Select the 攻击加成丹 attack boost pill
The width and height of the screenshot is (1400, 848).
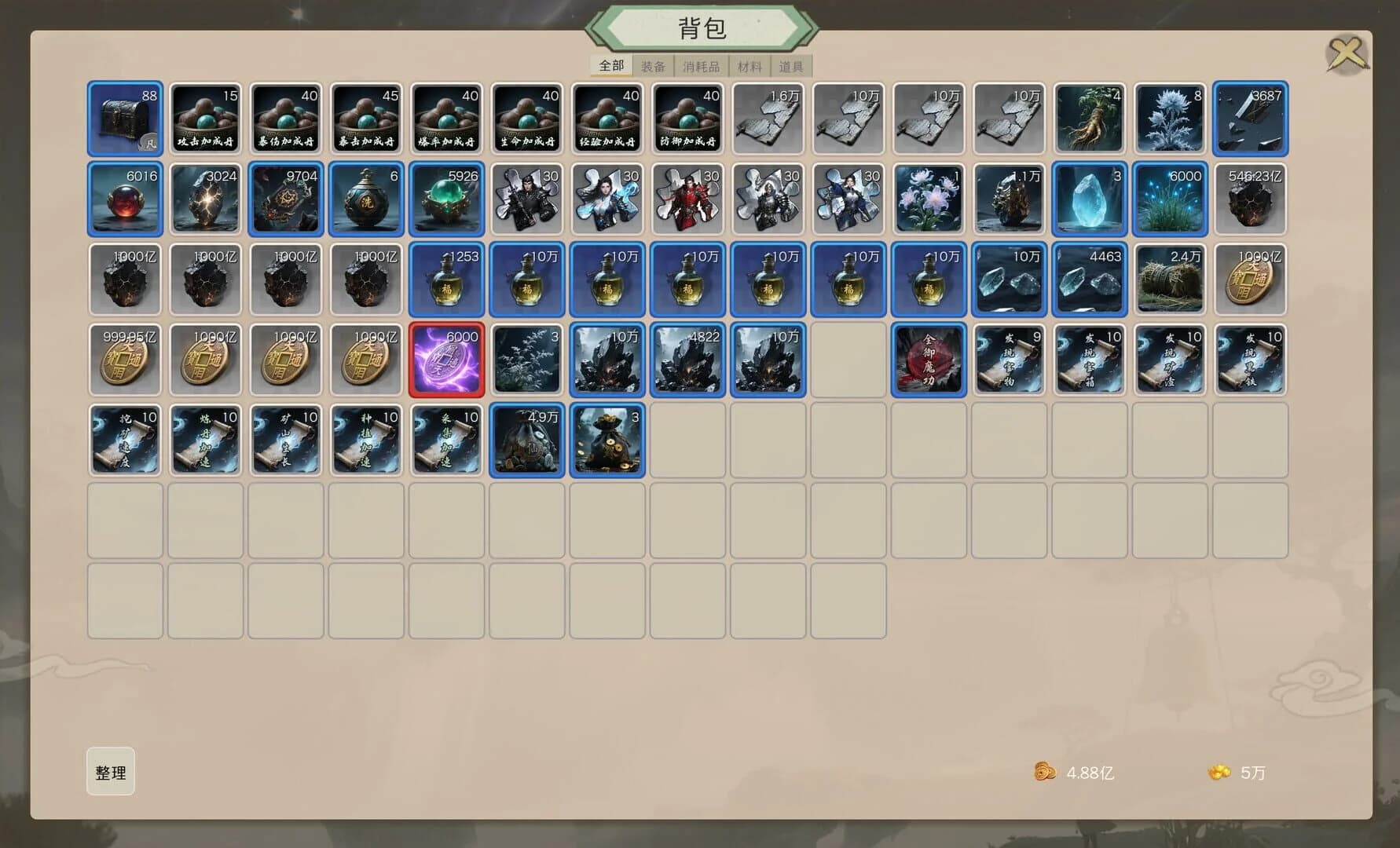[x=205, y=116]
